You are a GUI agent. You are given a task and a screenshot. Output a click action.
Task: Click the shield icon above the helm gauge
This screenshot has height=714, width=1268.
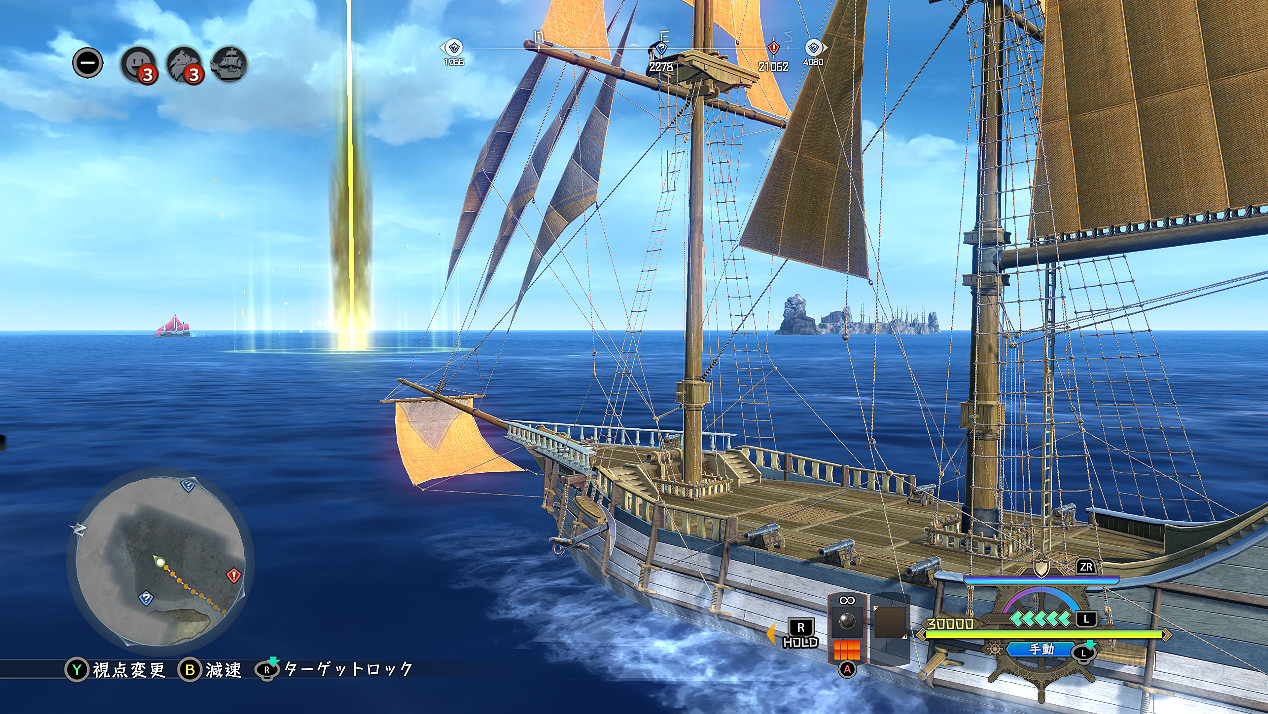click(x=1041, y=568)
